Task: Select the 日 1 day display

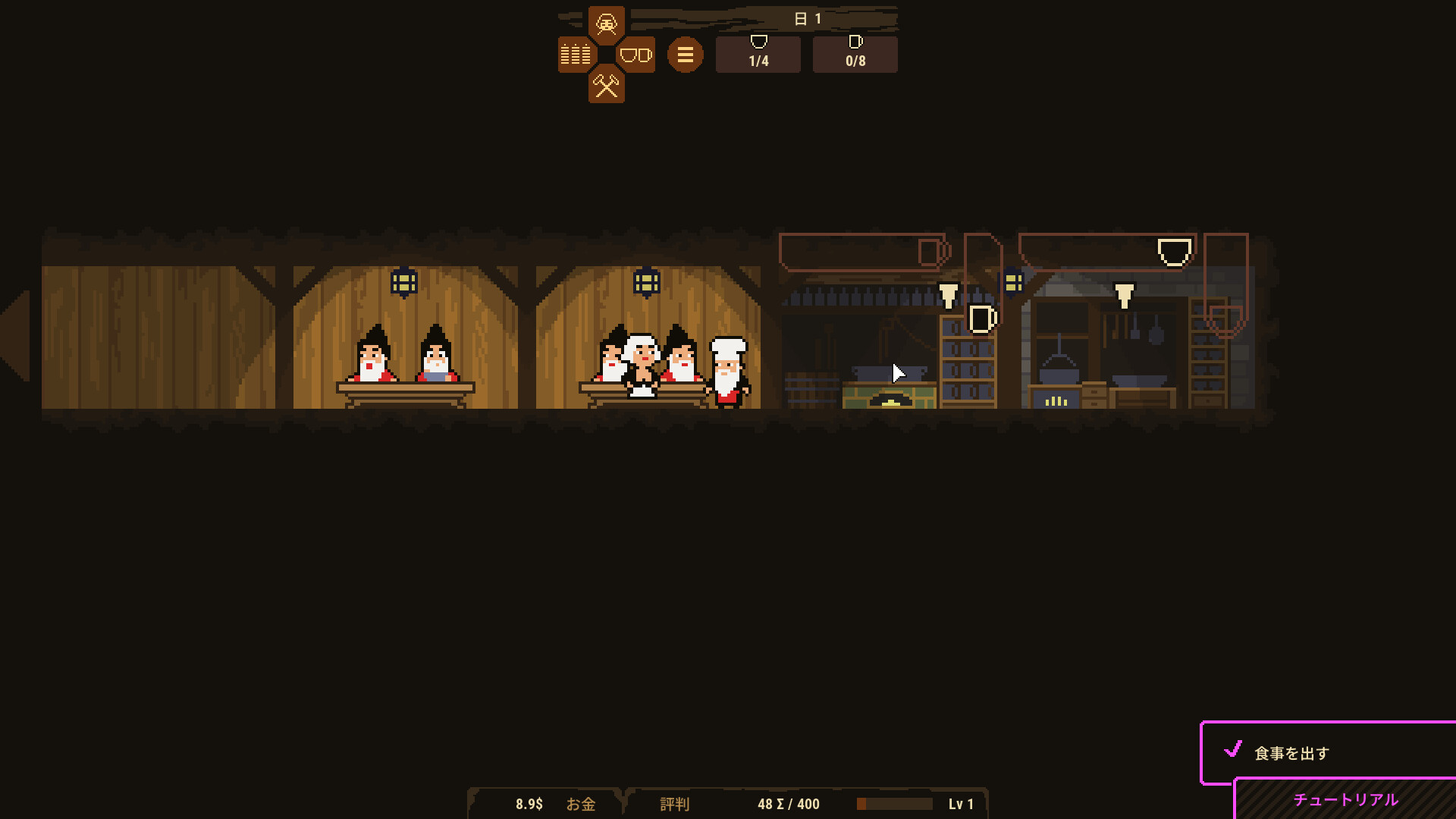Action: click(809, 19)
